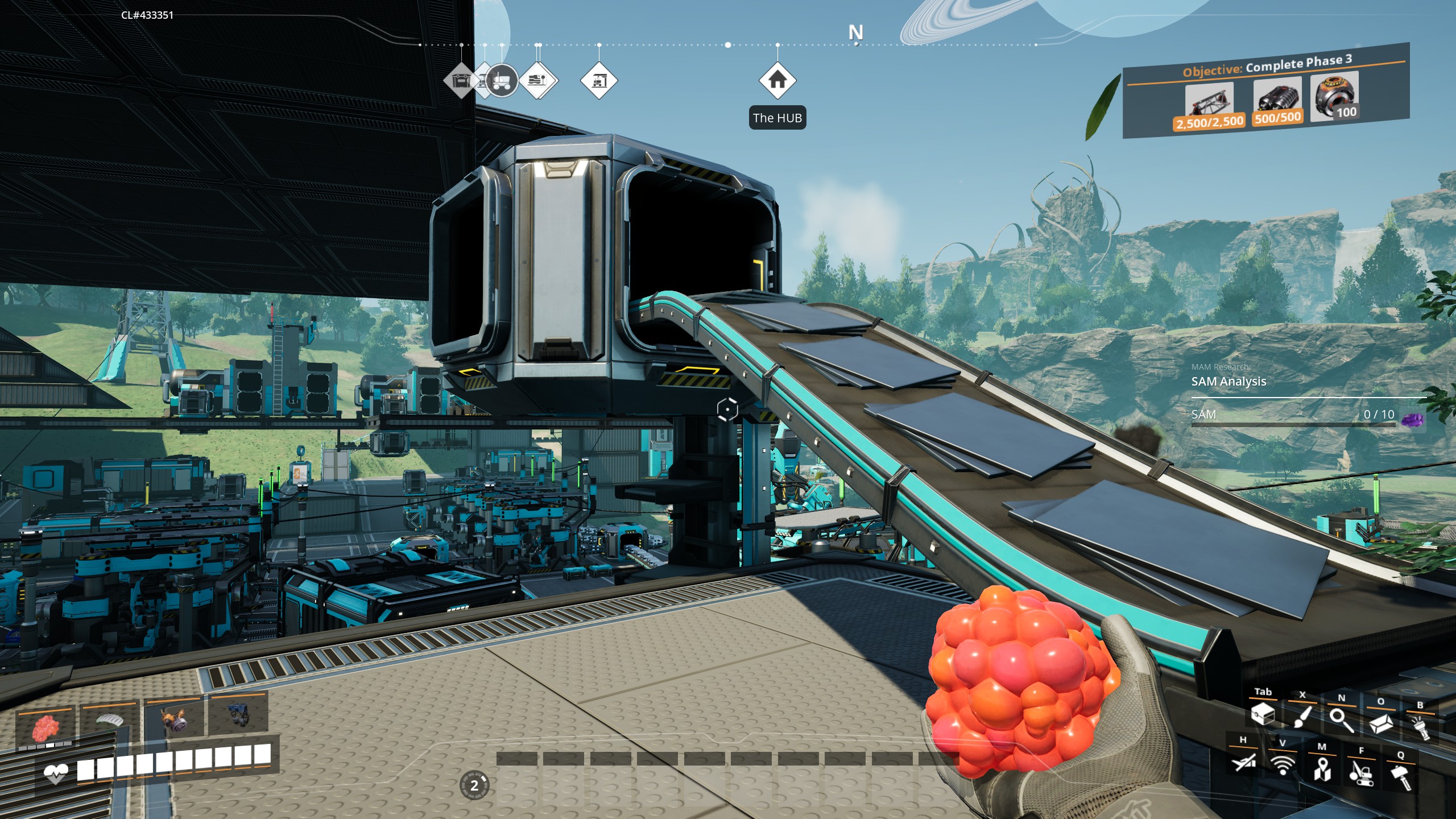The height and width of the screenshot is (819, 1456).
Task: Open the magnifying glass quick search
Action: pyautogui.click(x=1341, y=720)
